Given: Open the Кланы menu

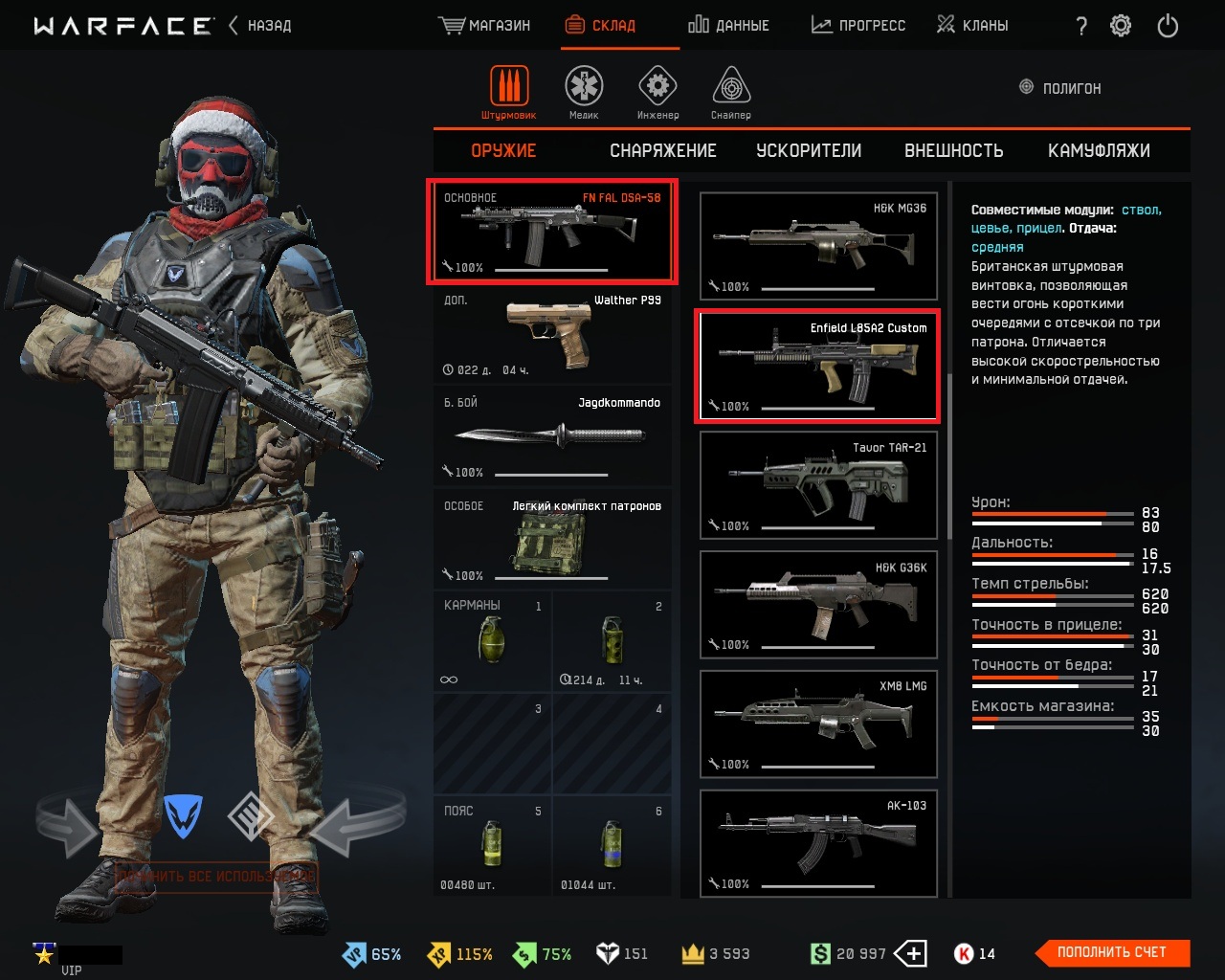Looking at the screenshot, I should click(972, 26).
